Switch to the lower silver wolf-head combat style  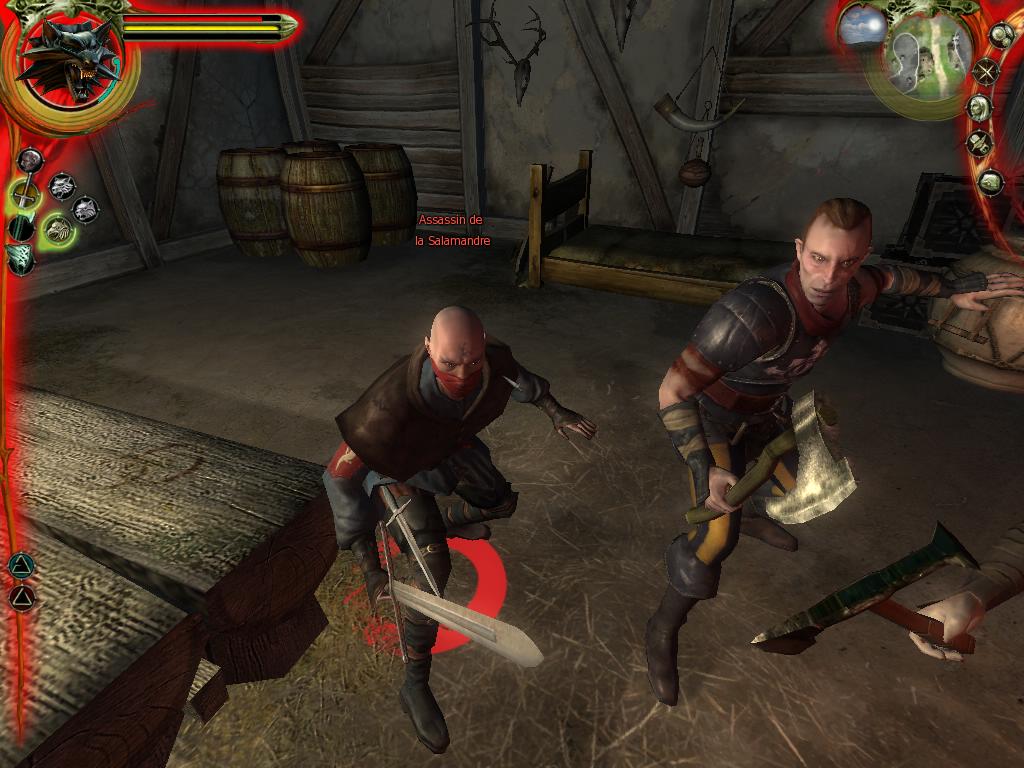pos(86,210)
